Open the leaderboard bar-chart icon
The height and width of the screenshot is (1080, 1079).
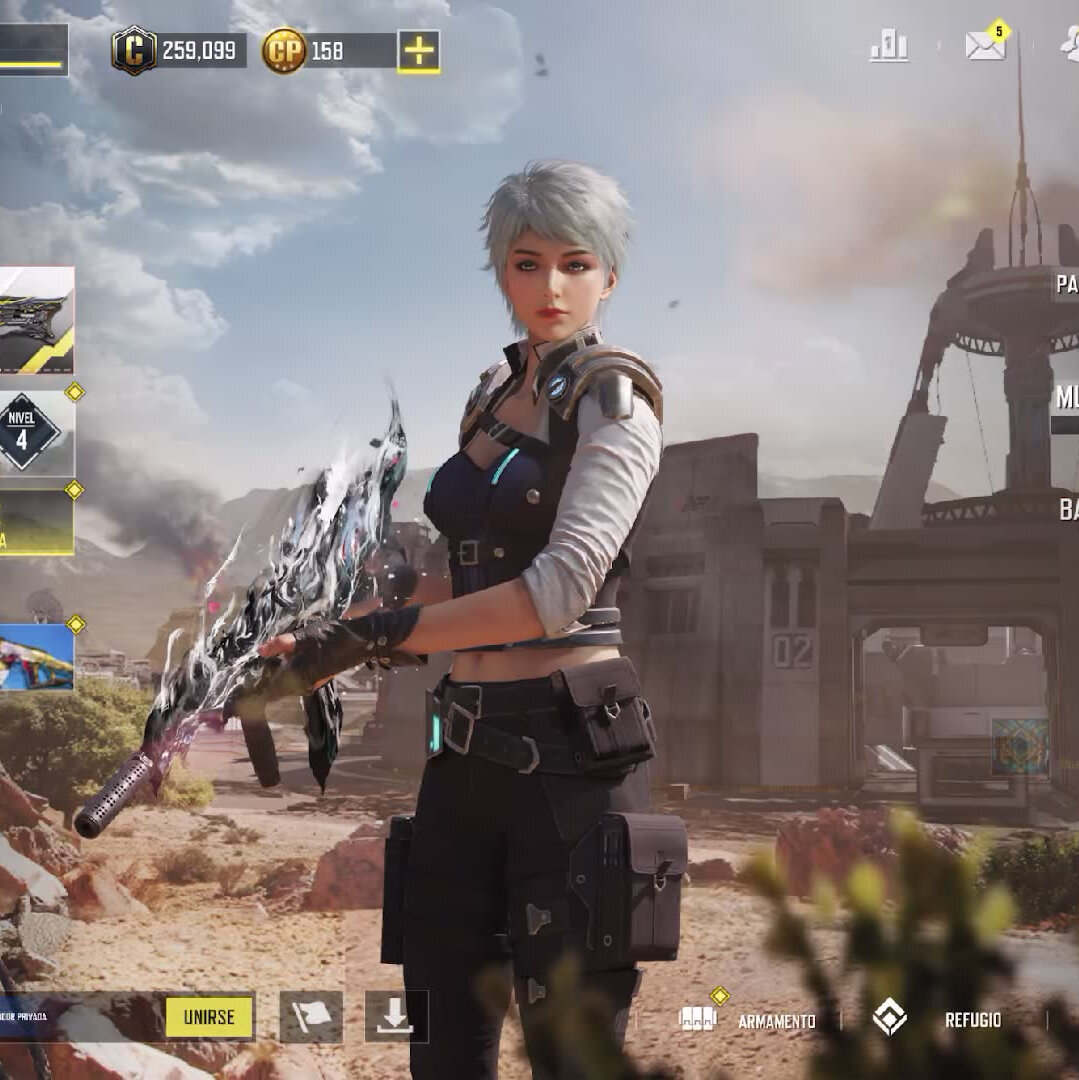[x=888, y=46]
